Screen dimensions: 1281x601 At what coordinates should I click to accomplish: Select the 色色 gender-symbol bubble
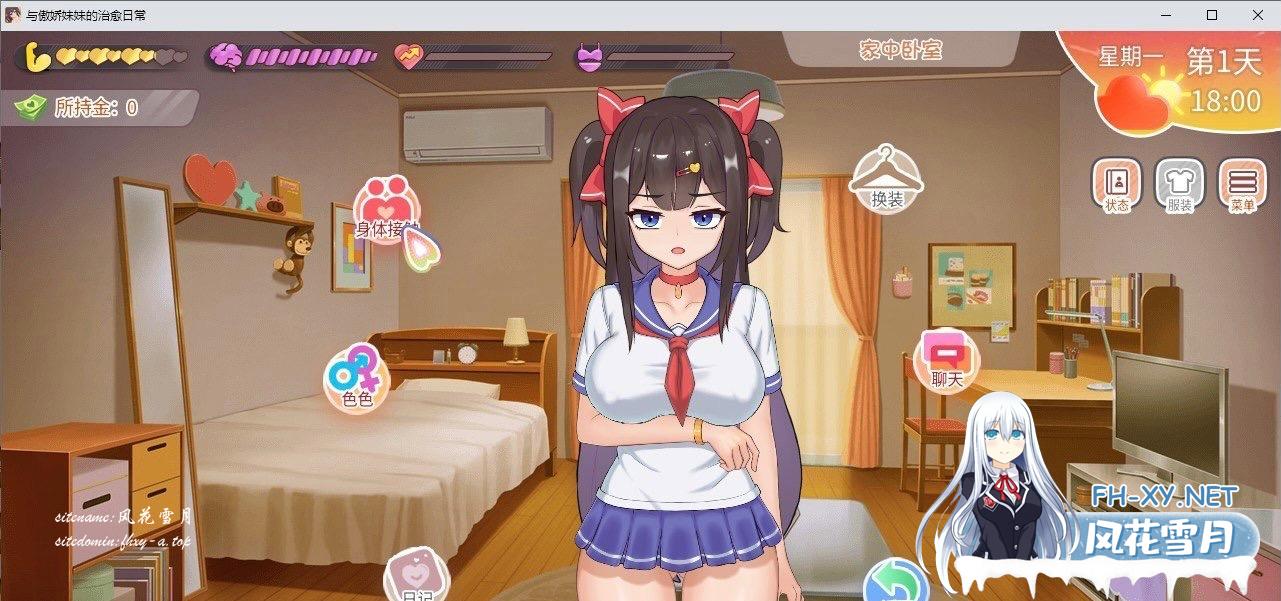[x=356, y=378]
